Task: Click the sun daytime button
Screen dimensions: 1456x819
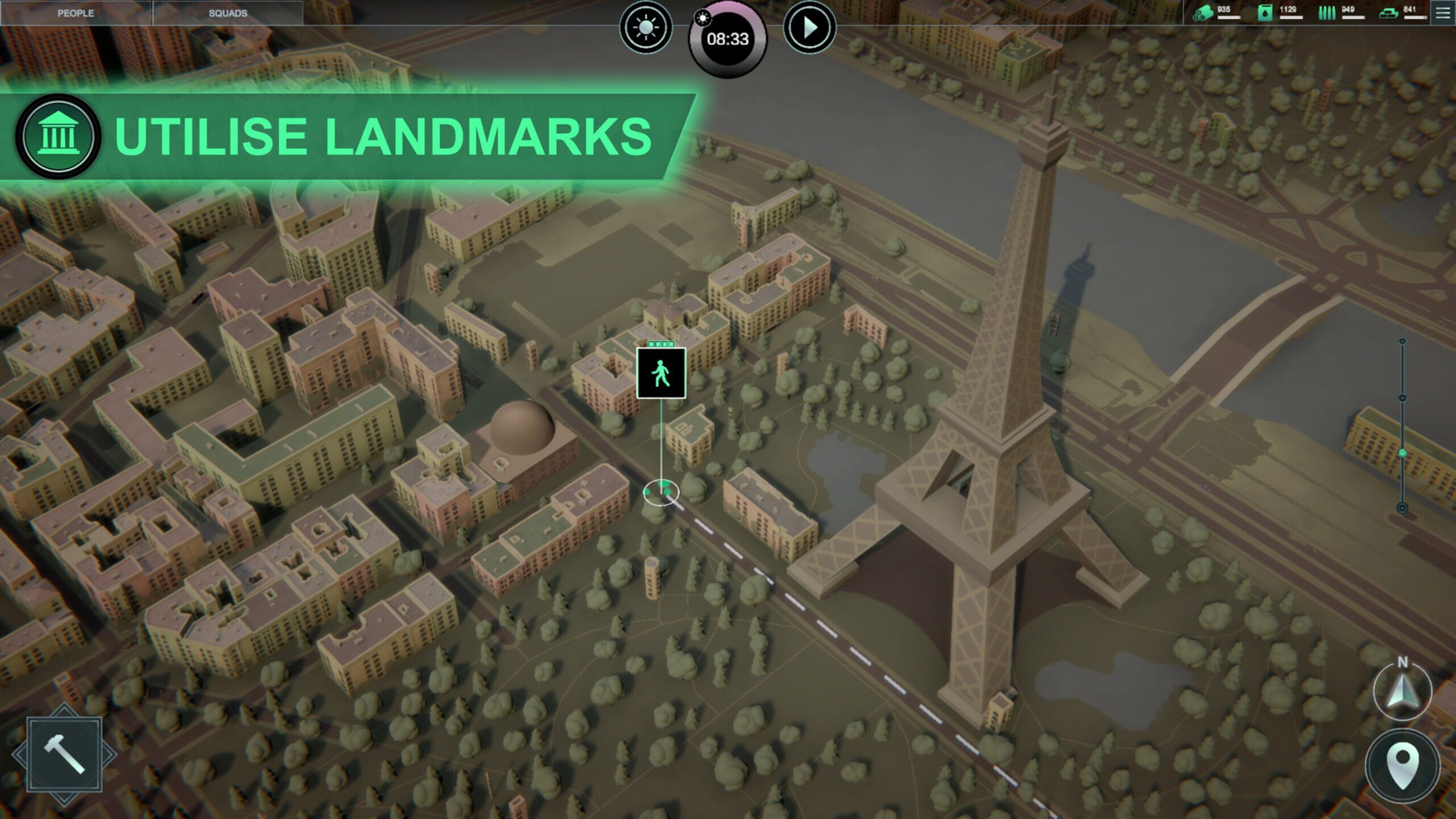Action: pos(646,27)
